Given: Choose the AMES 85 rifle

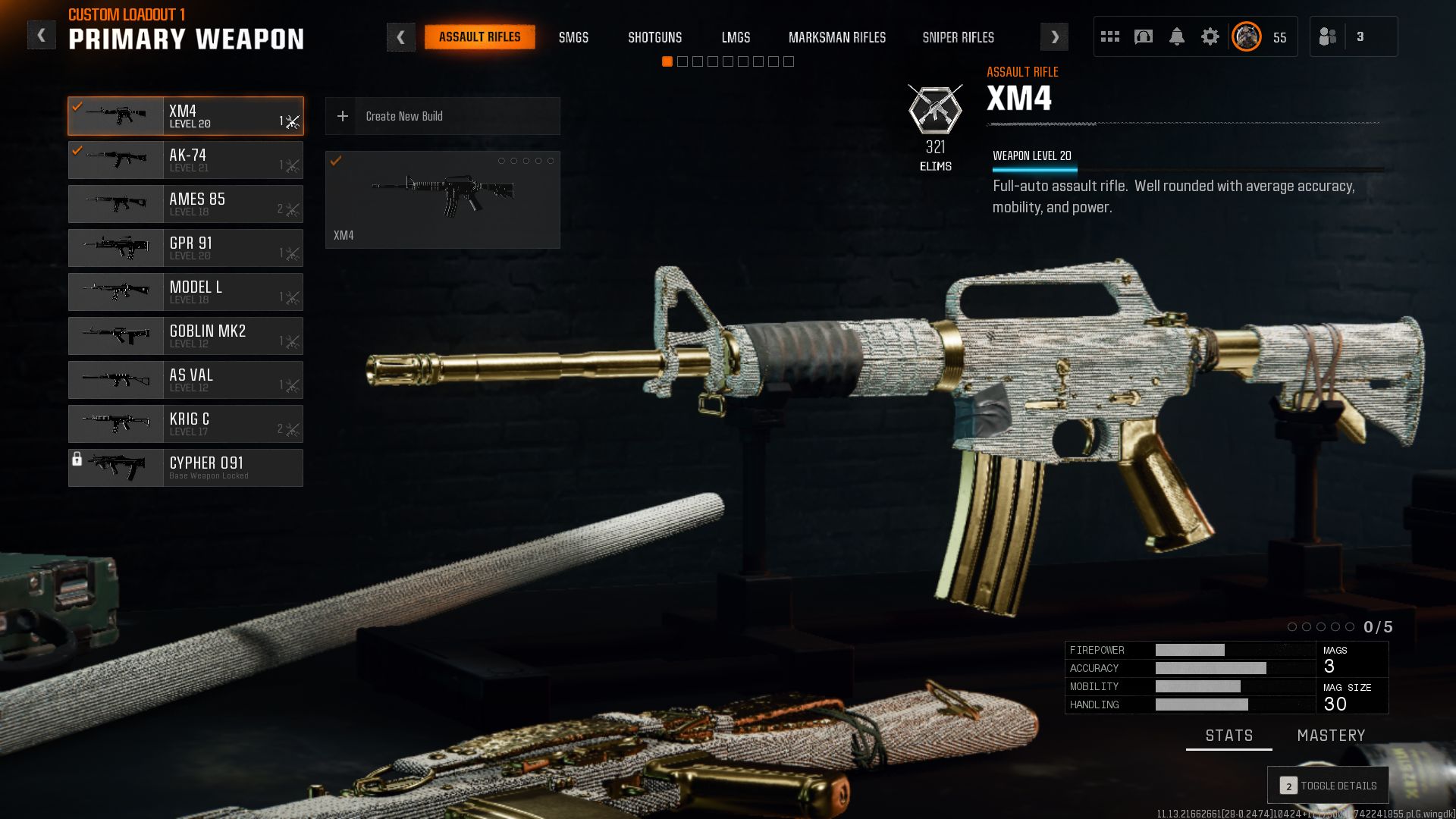Looking at the screenshot, I should [x=186, y=204].
